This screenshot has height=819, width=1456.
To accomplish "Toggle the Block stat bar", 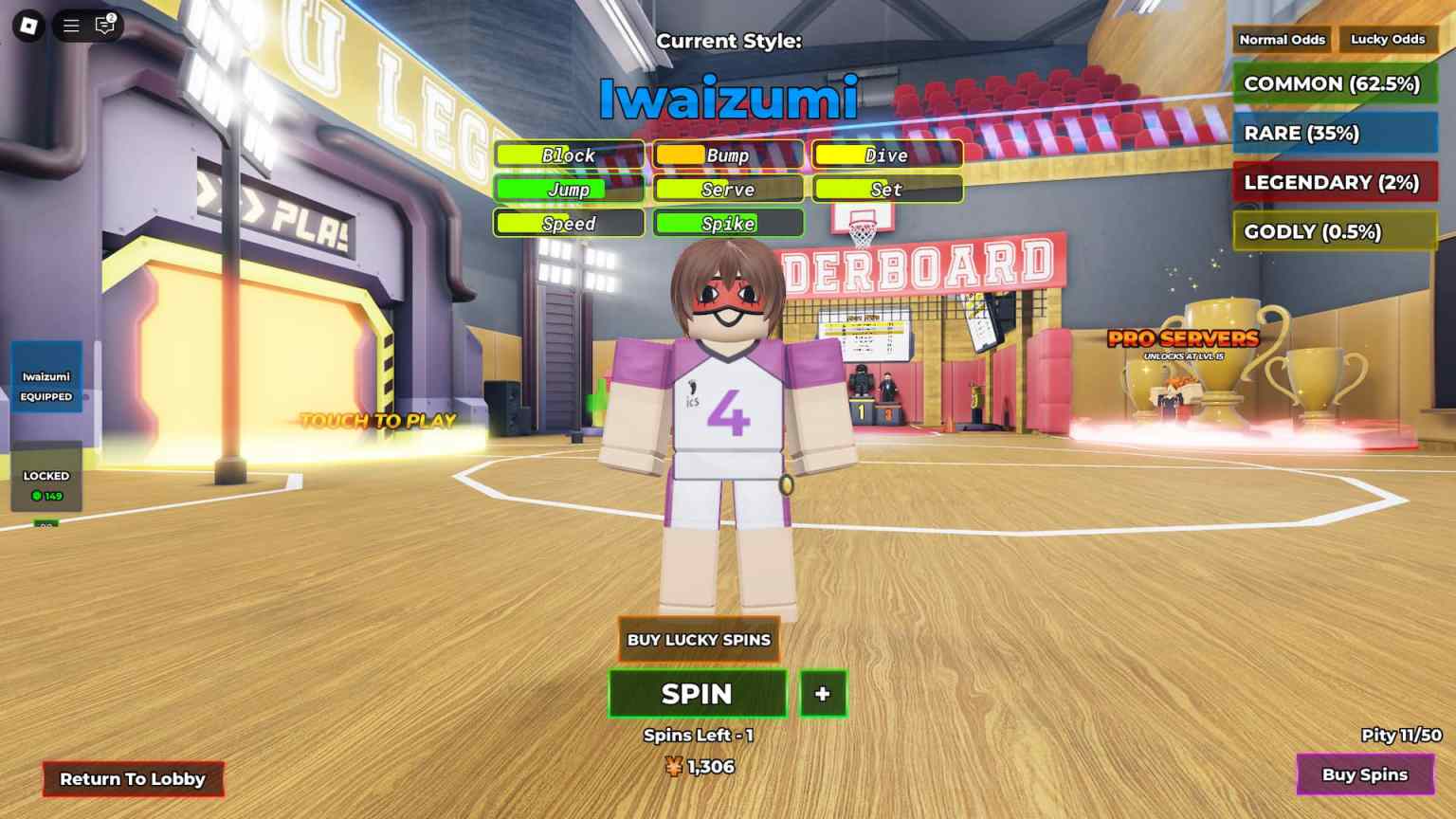I will pyautogui.click(x=569, y=155).
